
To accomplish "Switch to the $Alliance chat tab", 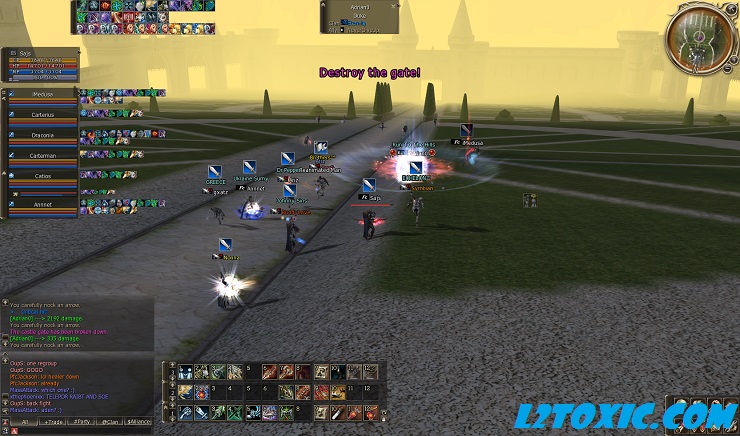I will coord(139,423).
